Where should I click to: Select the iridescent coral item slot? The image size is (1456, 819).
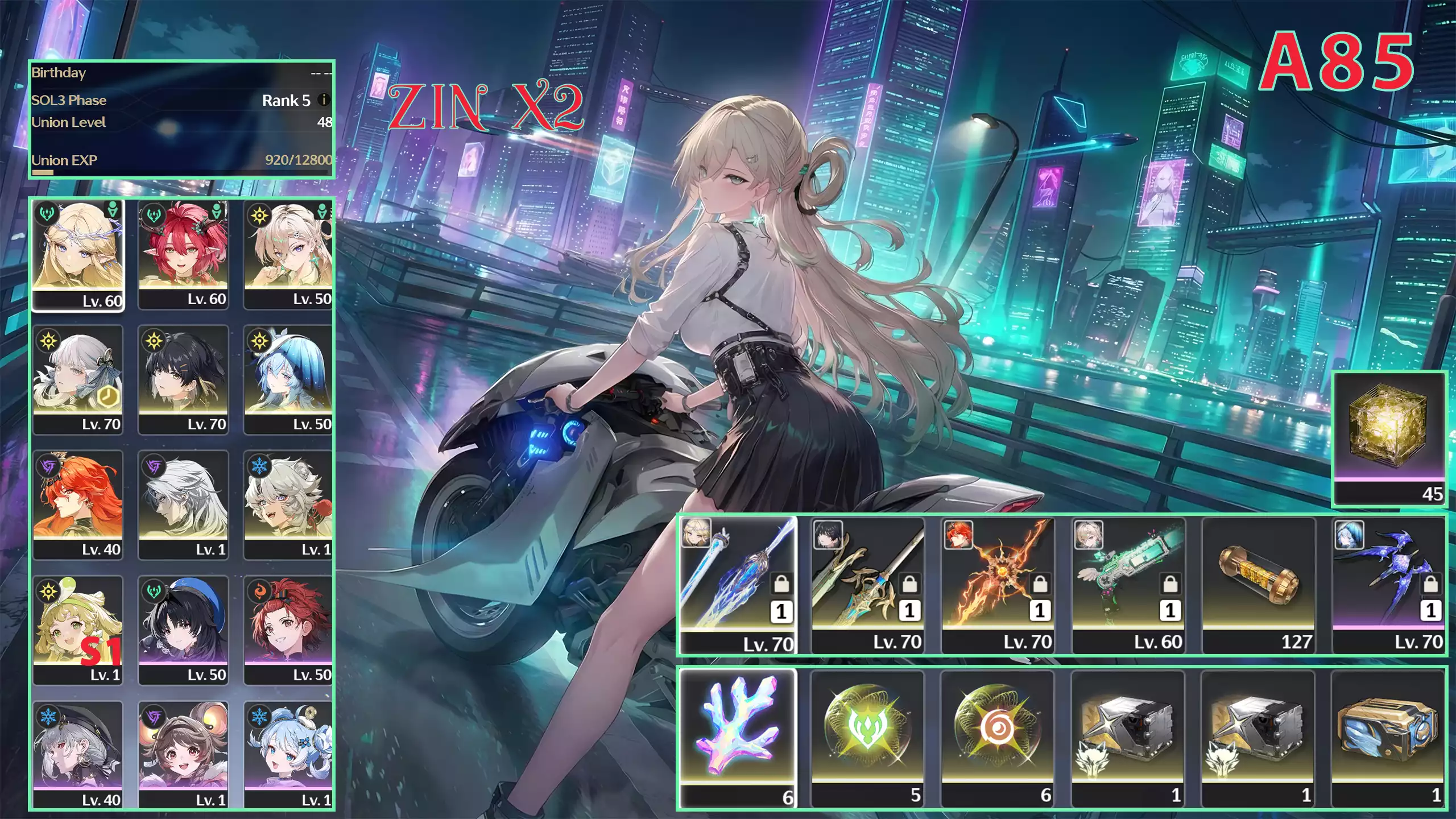738,738
